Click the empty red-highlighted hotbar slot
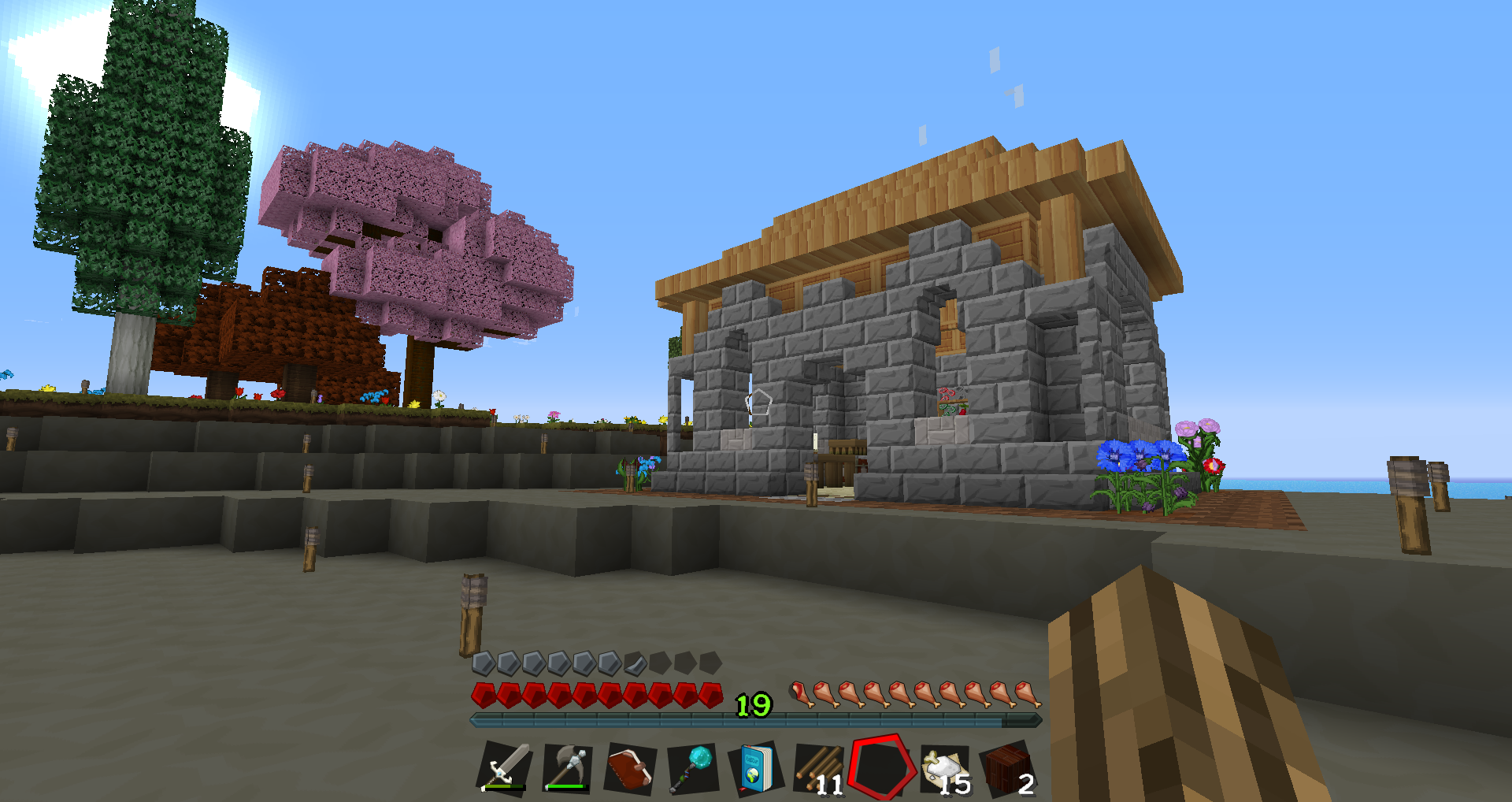 click(x=881, y=767)
